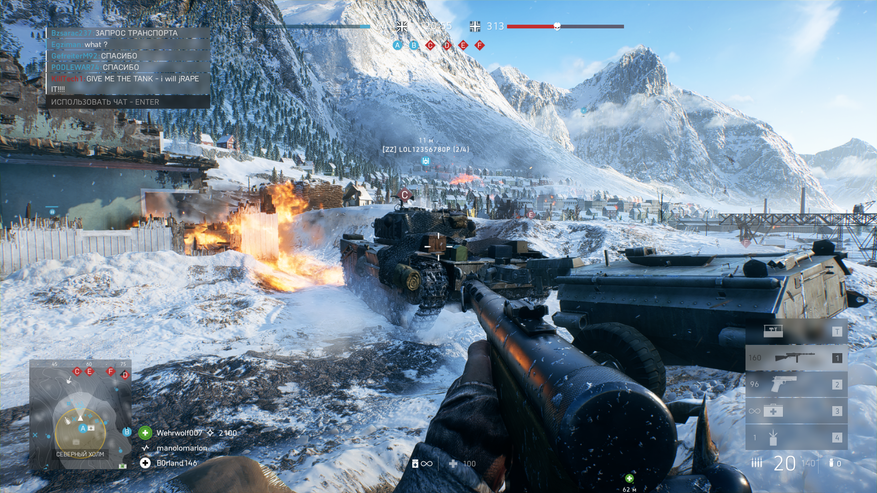
Task: Click objective A marker on the minimap
Action: [83, 427]
